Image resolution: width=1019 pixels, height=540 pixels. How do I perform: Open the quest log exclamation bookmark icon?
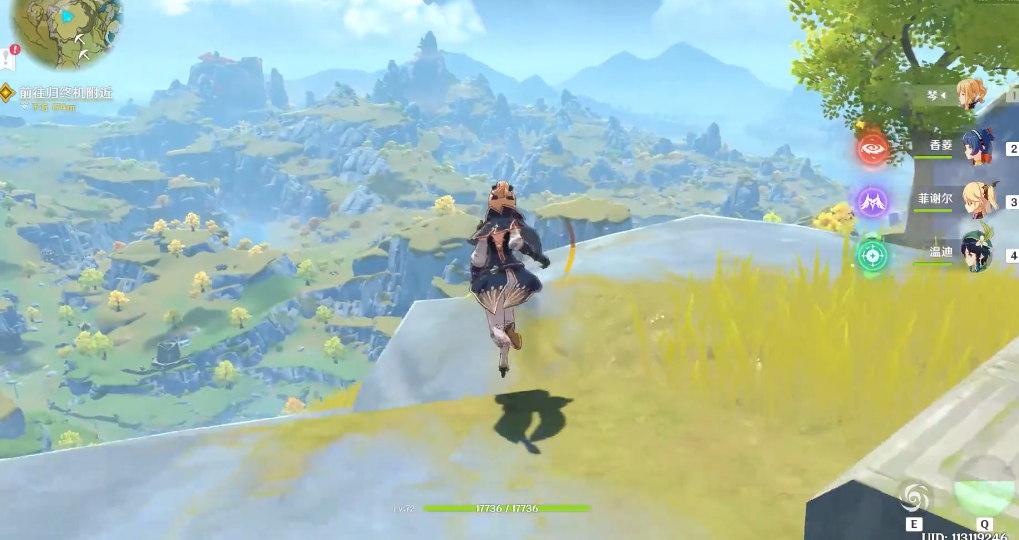coord(9,59)
